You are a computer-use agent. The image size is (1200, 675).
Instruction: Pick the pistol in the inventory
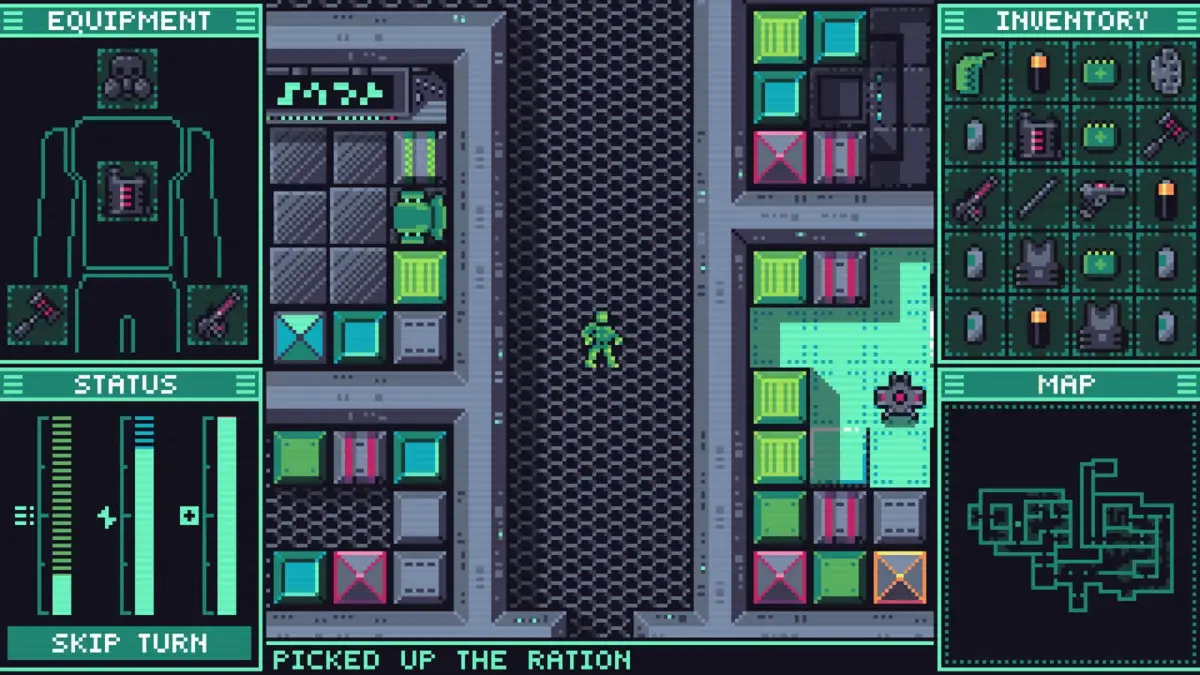click(1101, 198)
